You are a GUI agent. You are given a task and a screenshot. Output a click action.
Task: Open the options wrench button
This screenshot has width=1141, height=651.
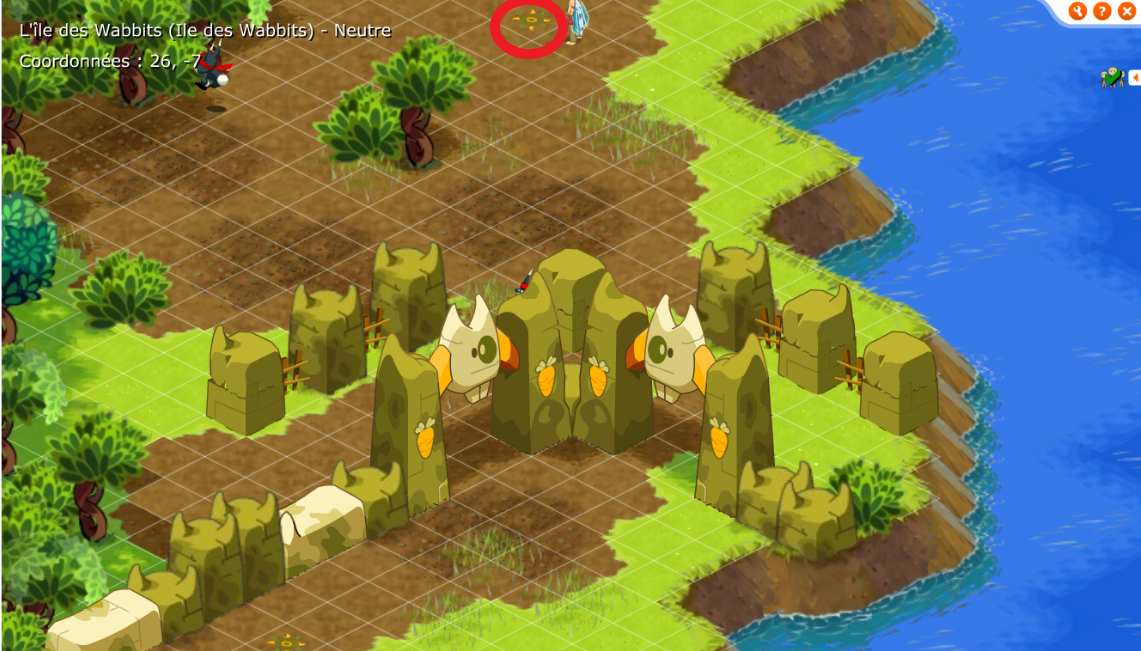[x=1077, y=11]
